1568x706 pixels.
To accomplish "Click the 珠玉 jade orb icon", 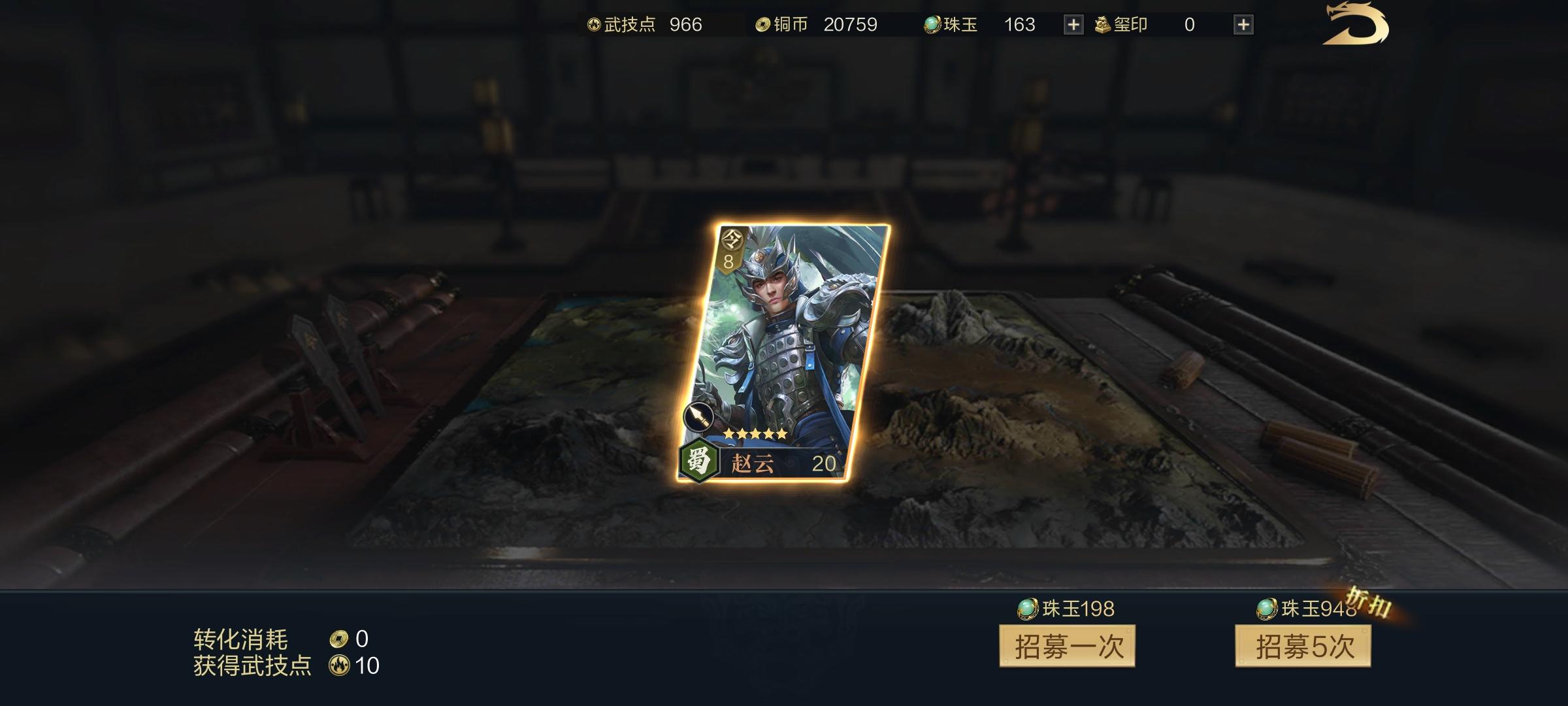I will pos(932,24).
